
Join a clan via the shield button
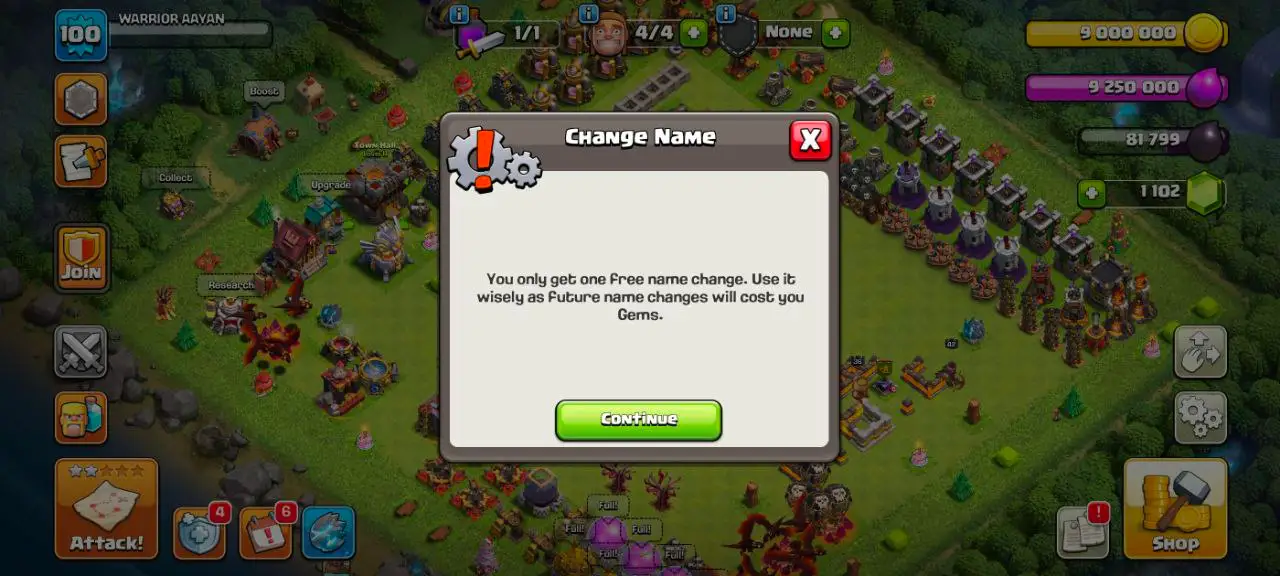point(80,257)
